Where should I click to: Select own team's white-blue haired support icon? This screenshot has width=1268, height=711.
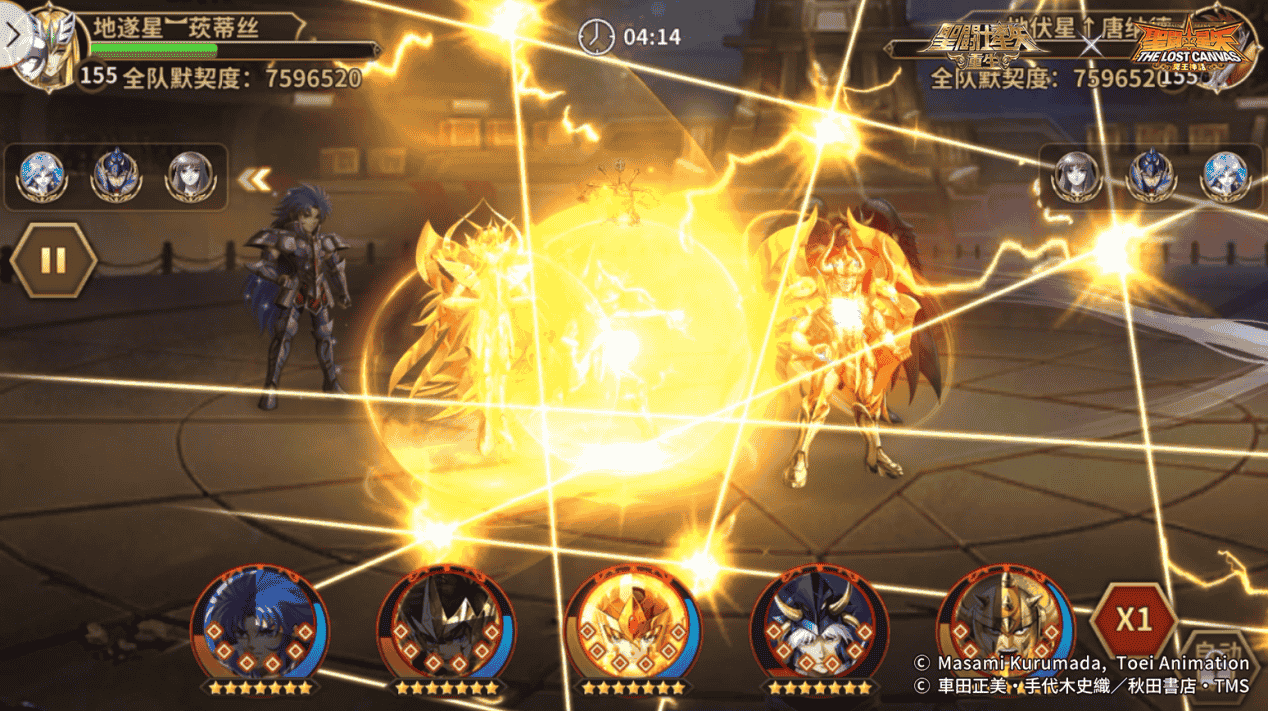click(42, 176)
